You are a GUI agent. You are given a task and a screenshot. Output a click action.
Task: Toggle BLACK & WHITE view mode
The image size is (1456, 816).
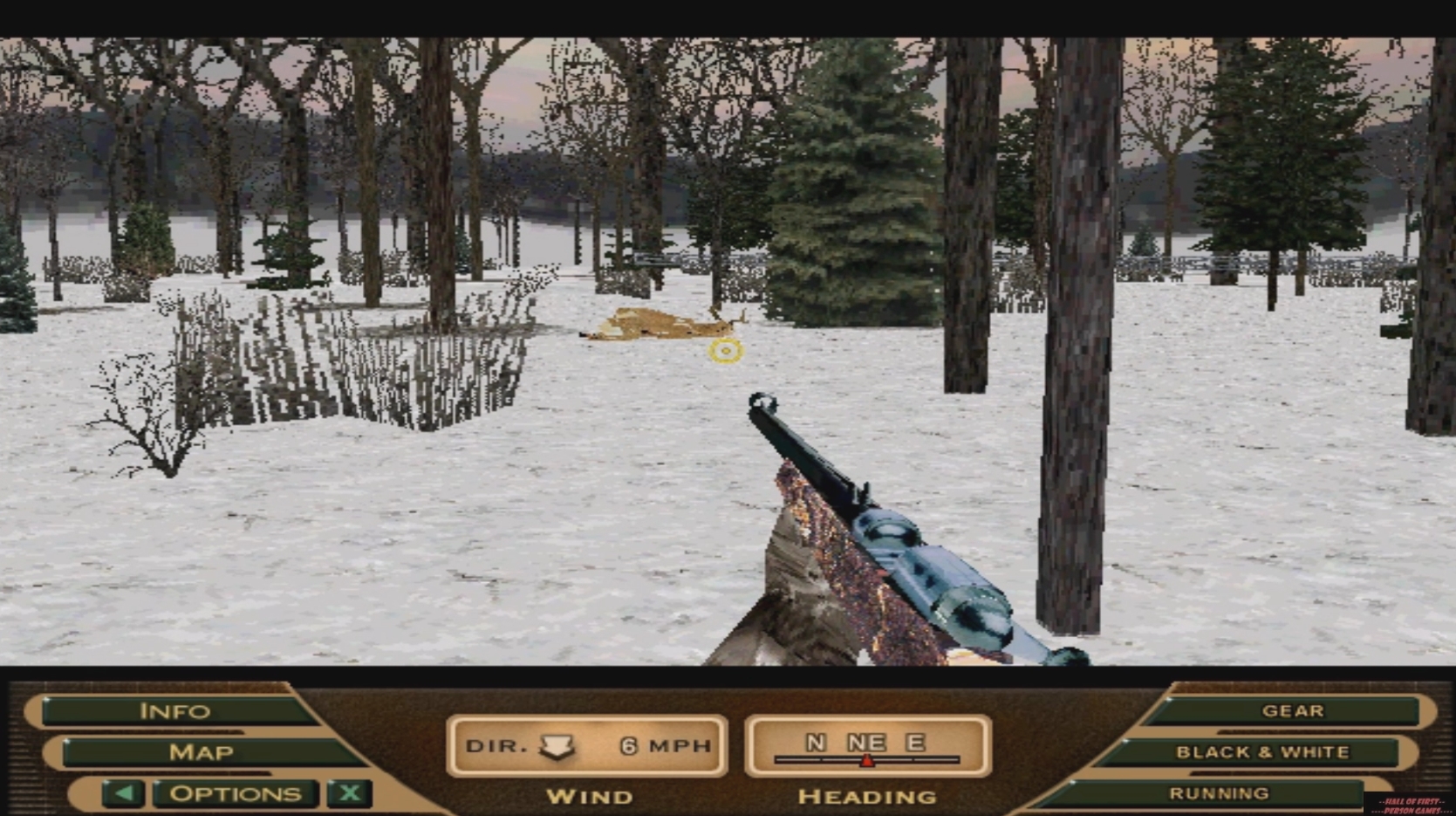click(1261, 751)
